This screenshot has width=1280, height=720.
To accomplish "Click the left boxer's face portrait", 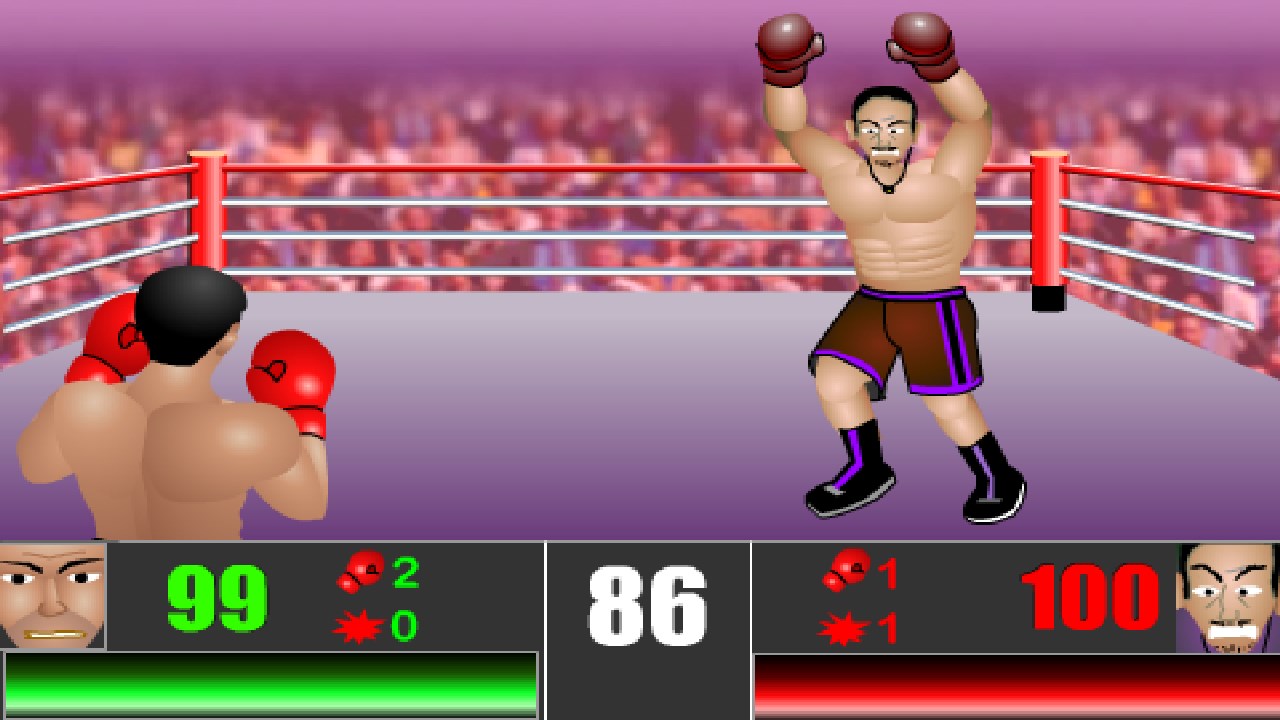I will (50, 595).
